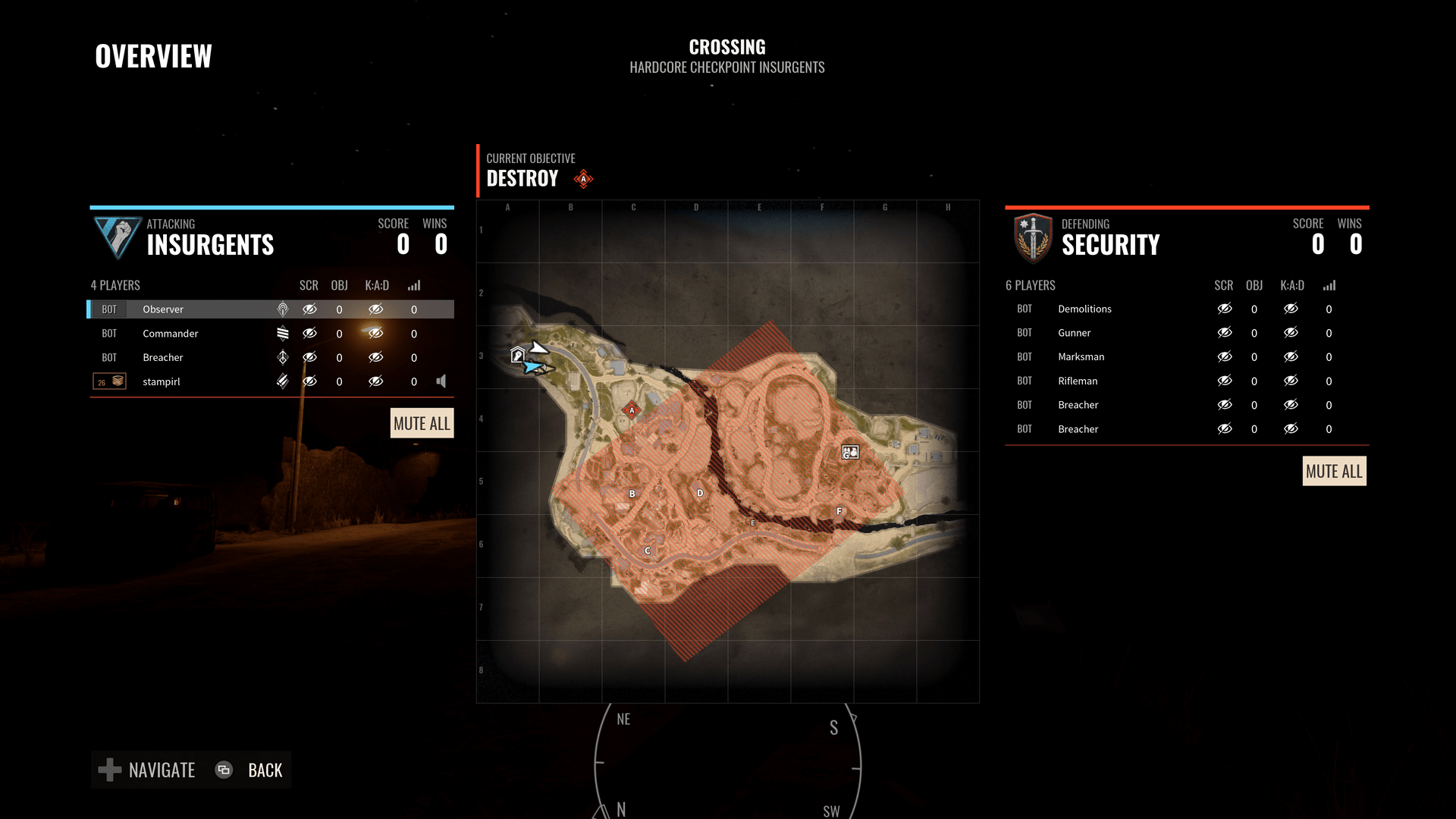Toggle the speaker icon for stampirl
The image size is (1456, 819).
click(441, 381)
